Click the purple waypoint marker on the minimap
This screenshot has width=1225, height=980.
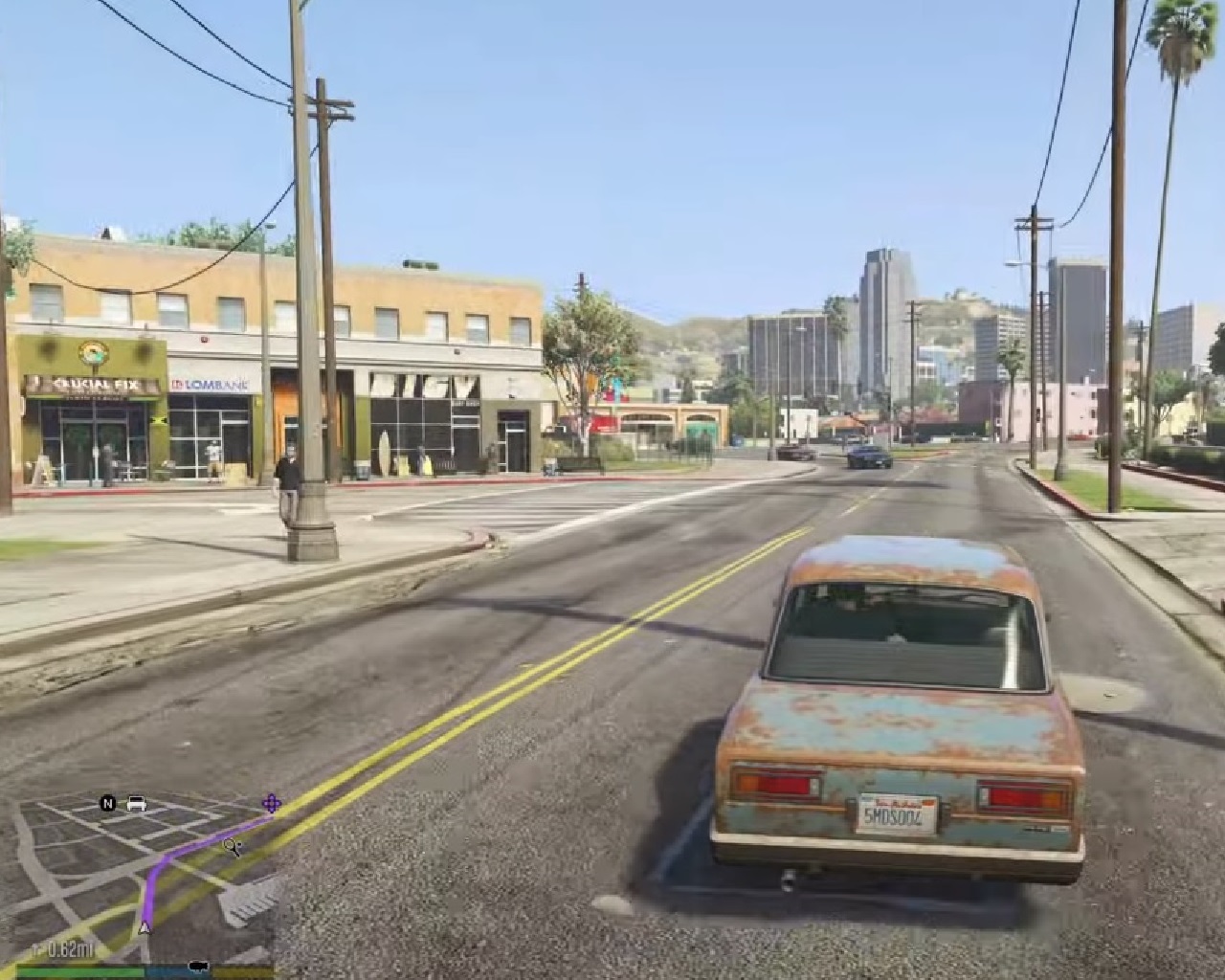pyautogui.click(x=272, y=803)
